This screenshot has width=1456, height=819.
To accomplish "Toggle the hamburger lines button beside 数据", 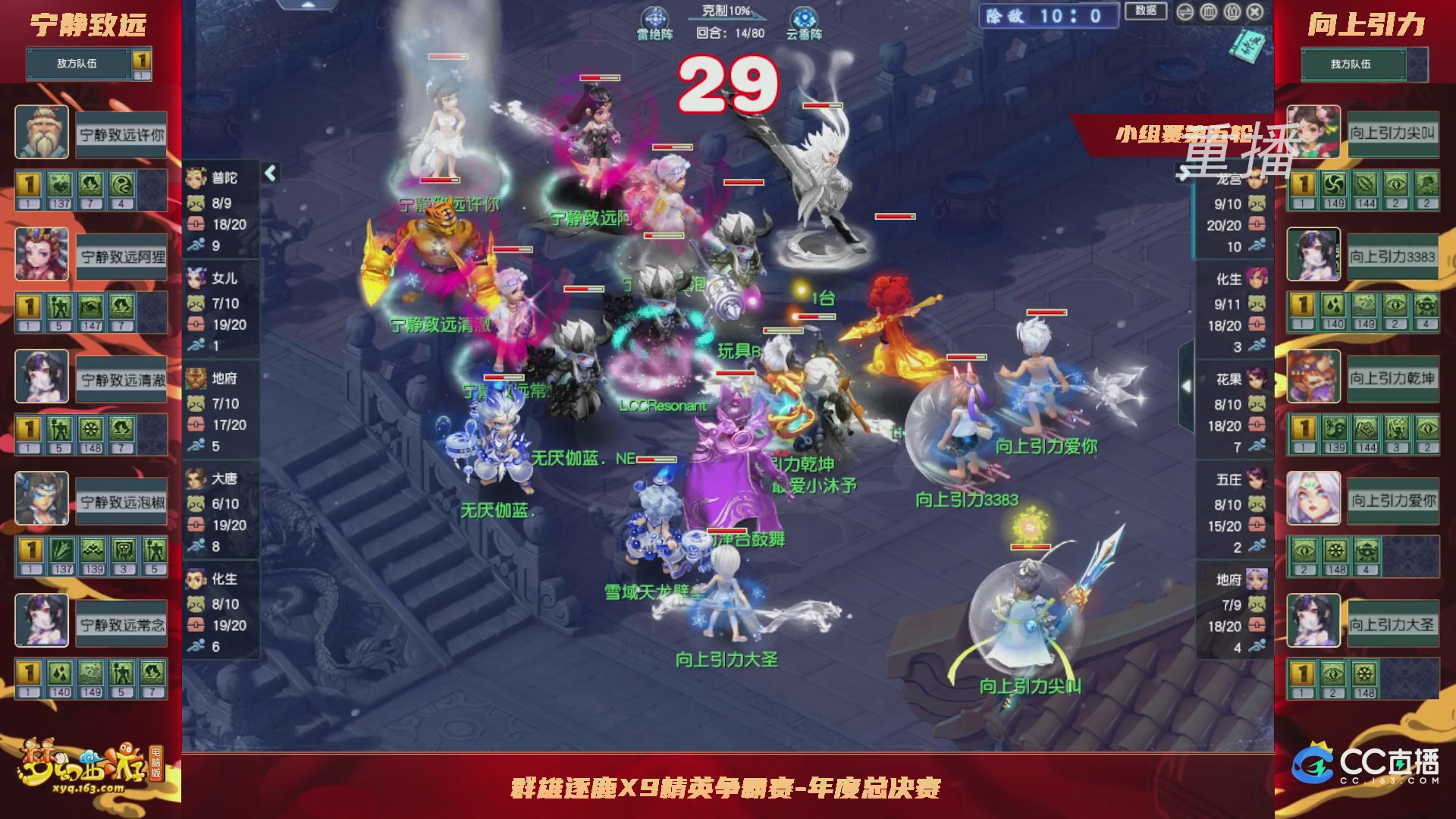I will (x=1185, y=12).
